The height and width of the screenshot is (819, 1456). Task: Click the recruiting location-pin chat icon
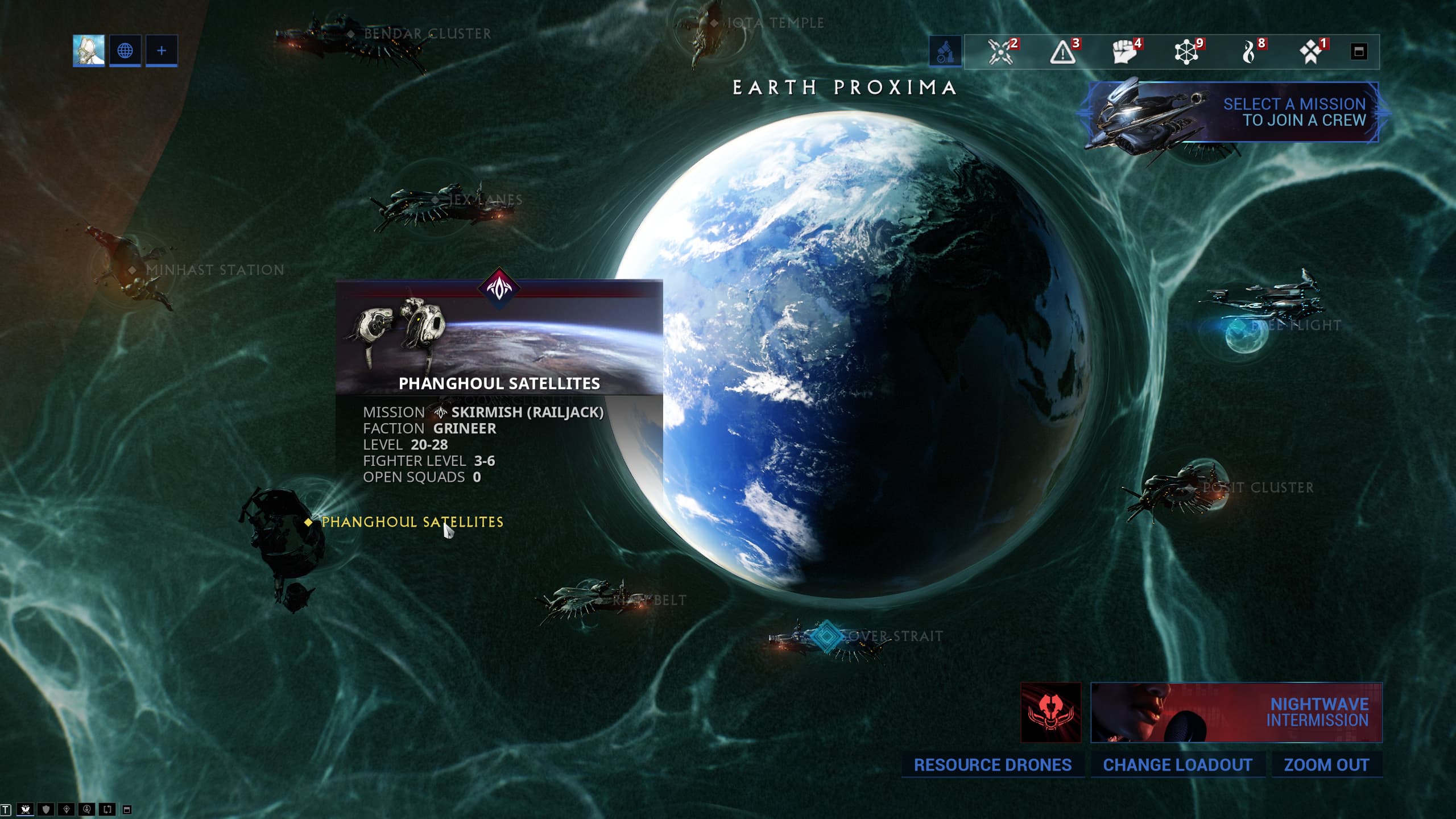point(67,810)
